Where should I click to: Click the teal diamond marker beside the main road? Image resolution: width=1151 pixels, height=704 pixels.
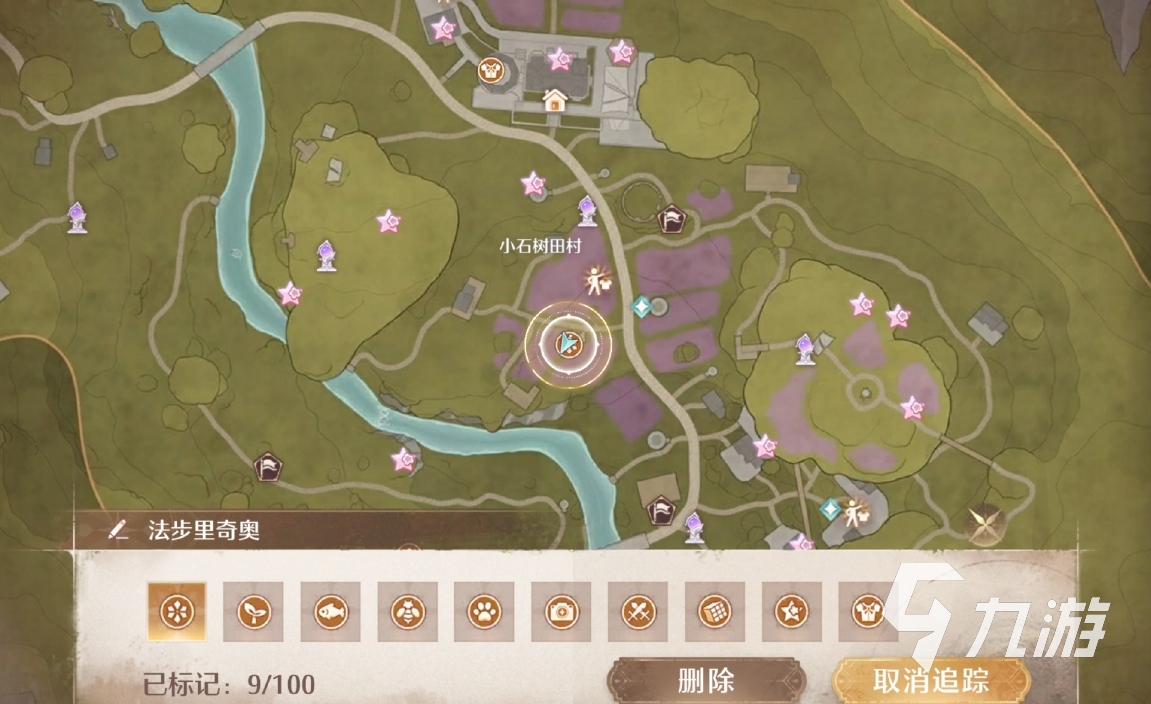(x=642, y=306)
